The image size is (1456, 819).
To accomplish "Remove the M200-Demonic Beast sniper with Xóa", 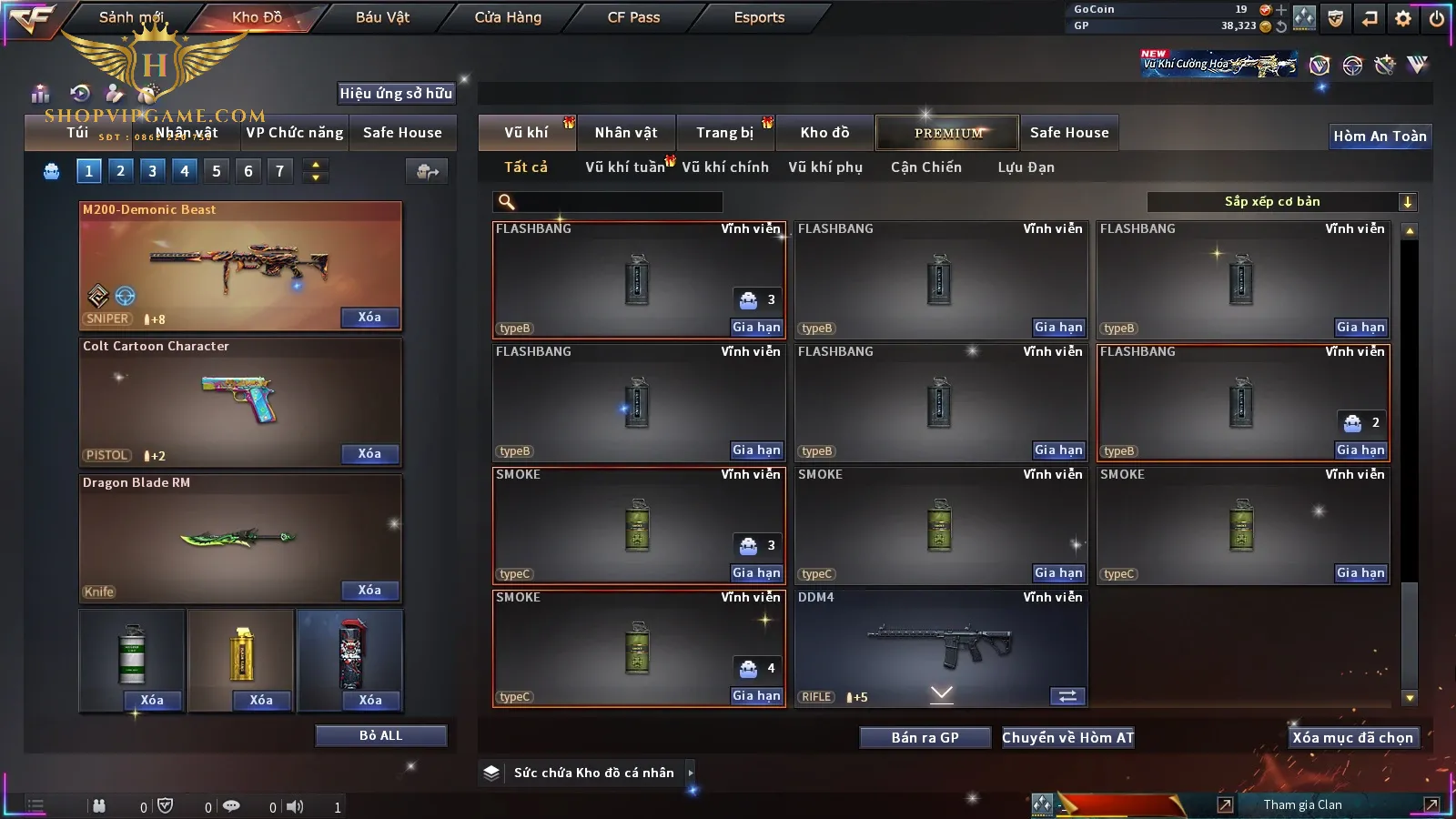I will click(x=369, y=318).
